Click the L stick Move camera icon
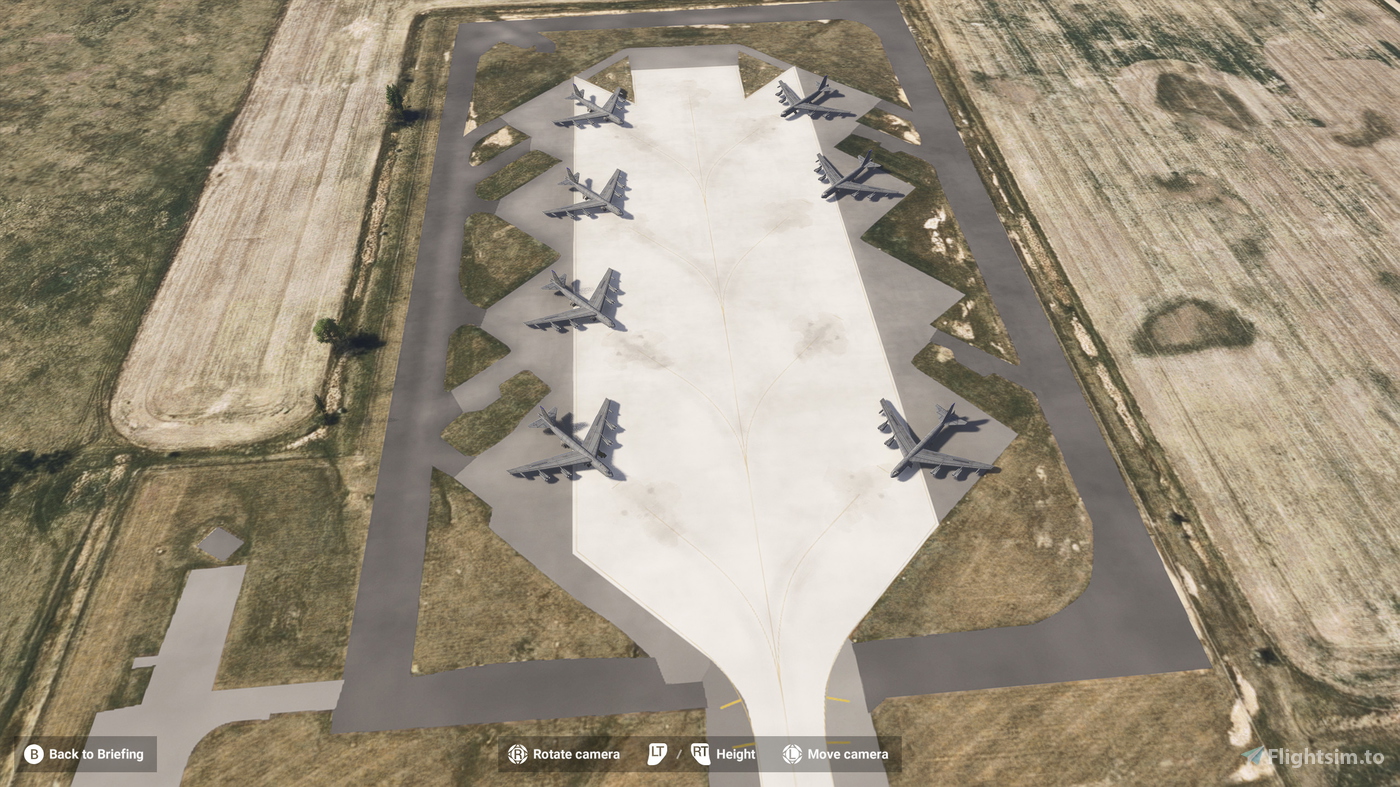 pyautogui.click(x=790, y=753)
